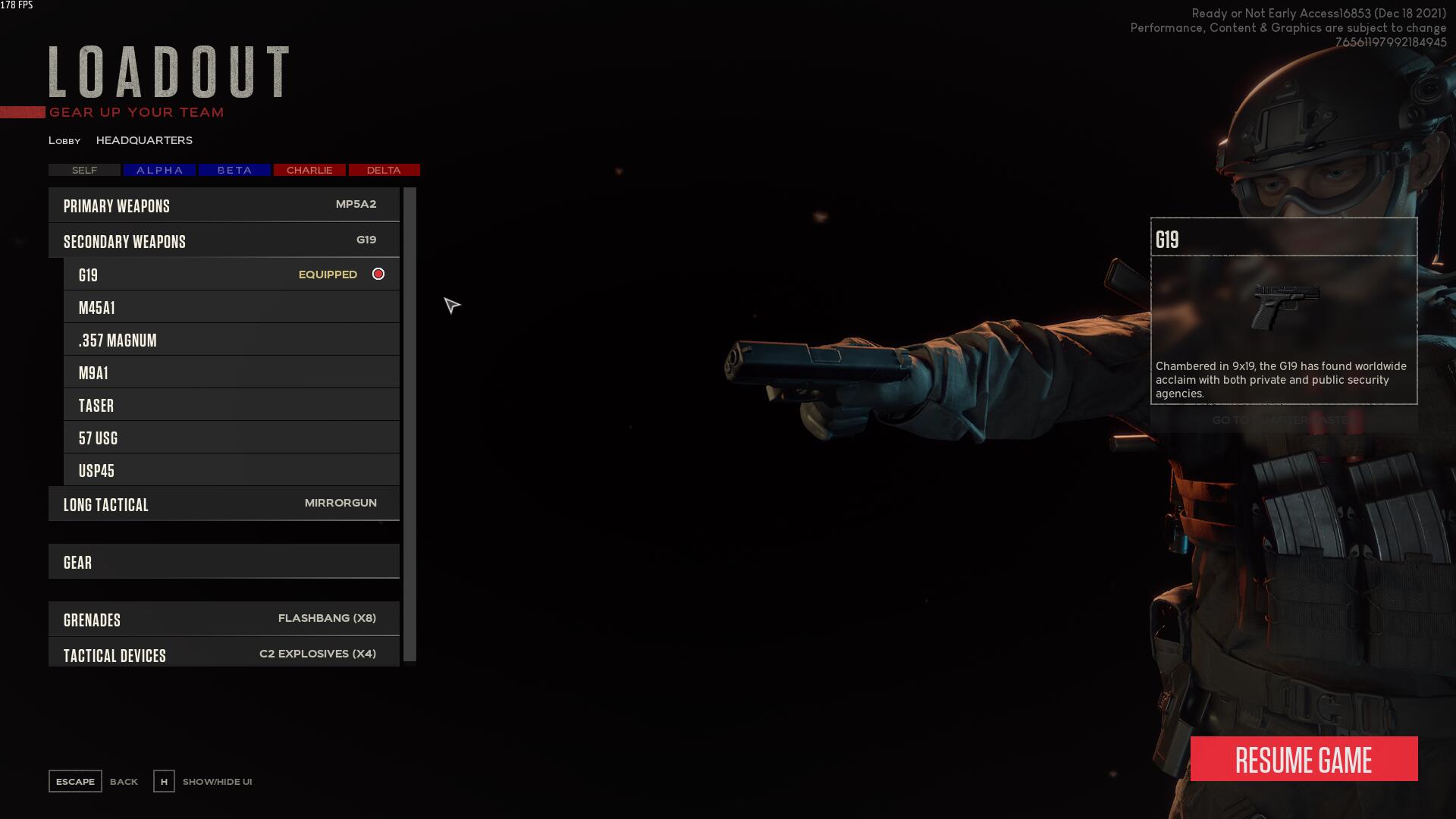Equip the USP45 pistol
Viewport: 1456px width, 819px height.
pos(231,471)
